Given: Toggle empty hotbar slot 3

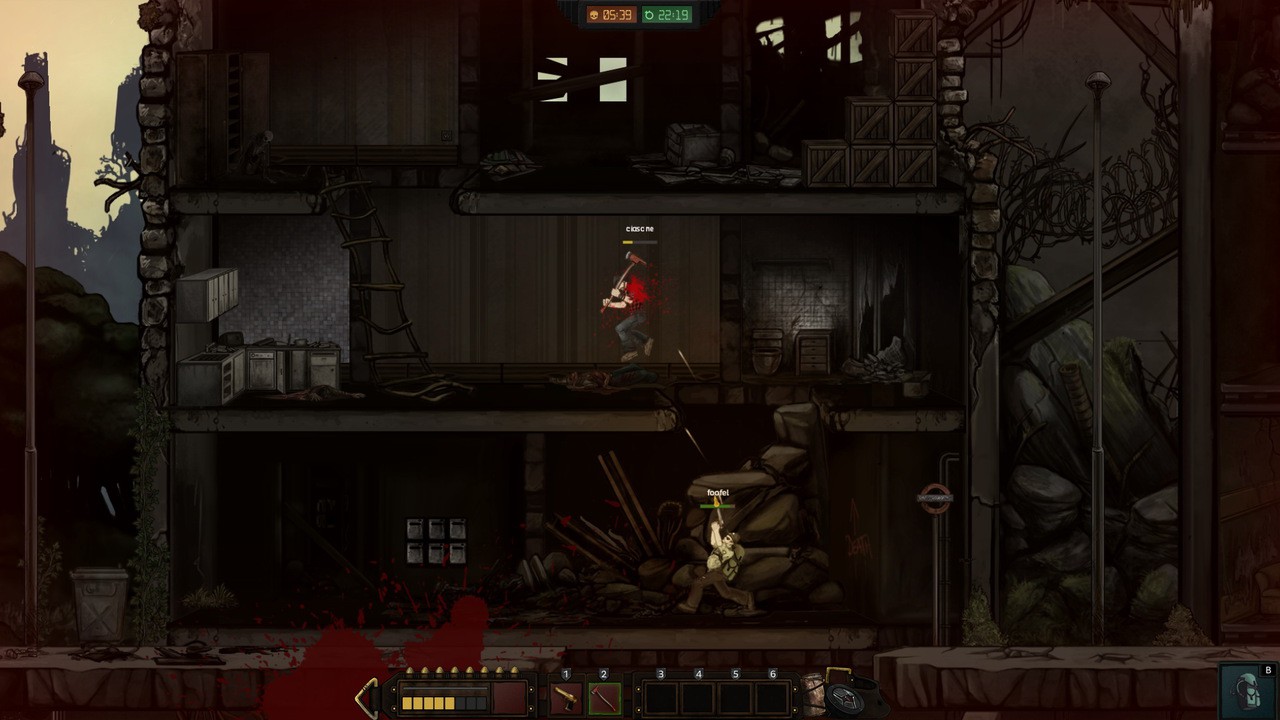Looking at the screenshot, I should point(661,697).
